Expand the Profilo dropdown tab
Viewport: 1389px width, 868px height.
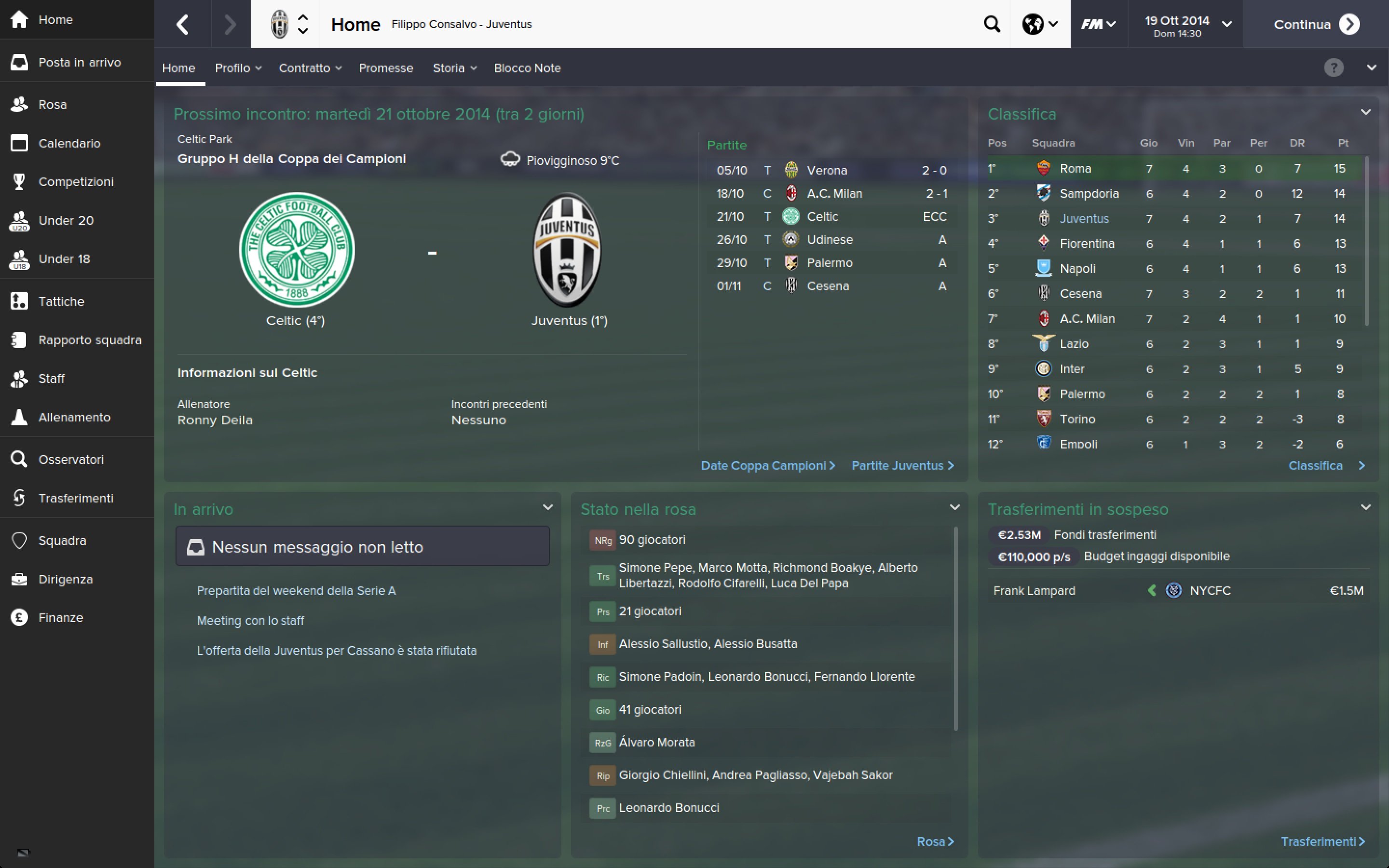(x=238, y=68)
